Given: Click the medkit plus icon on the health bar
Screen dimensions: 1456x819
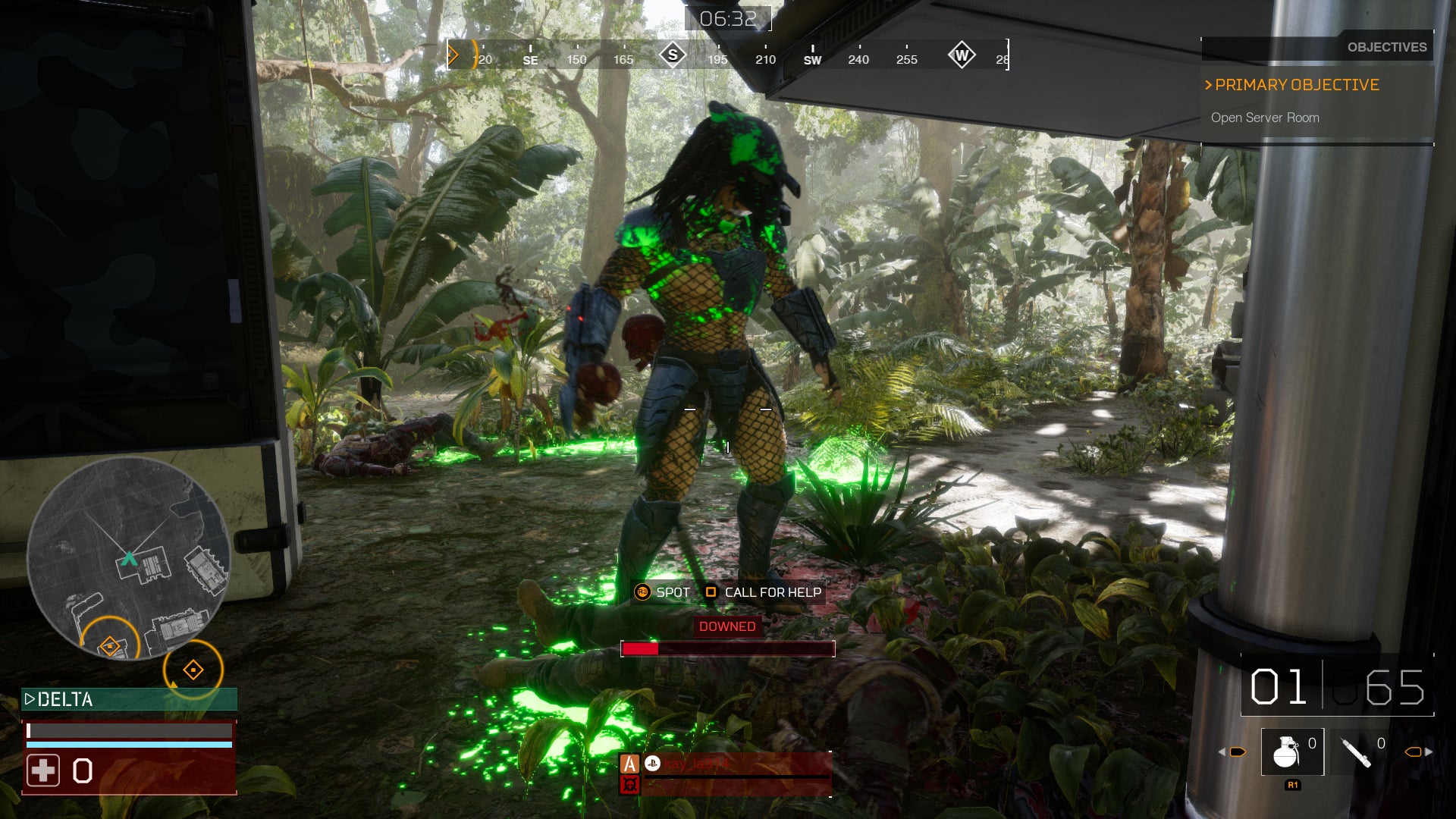Looking at the screenshot, I should pyautogui.click(x=45, y=770).
